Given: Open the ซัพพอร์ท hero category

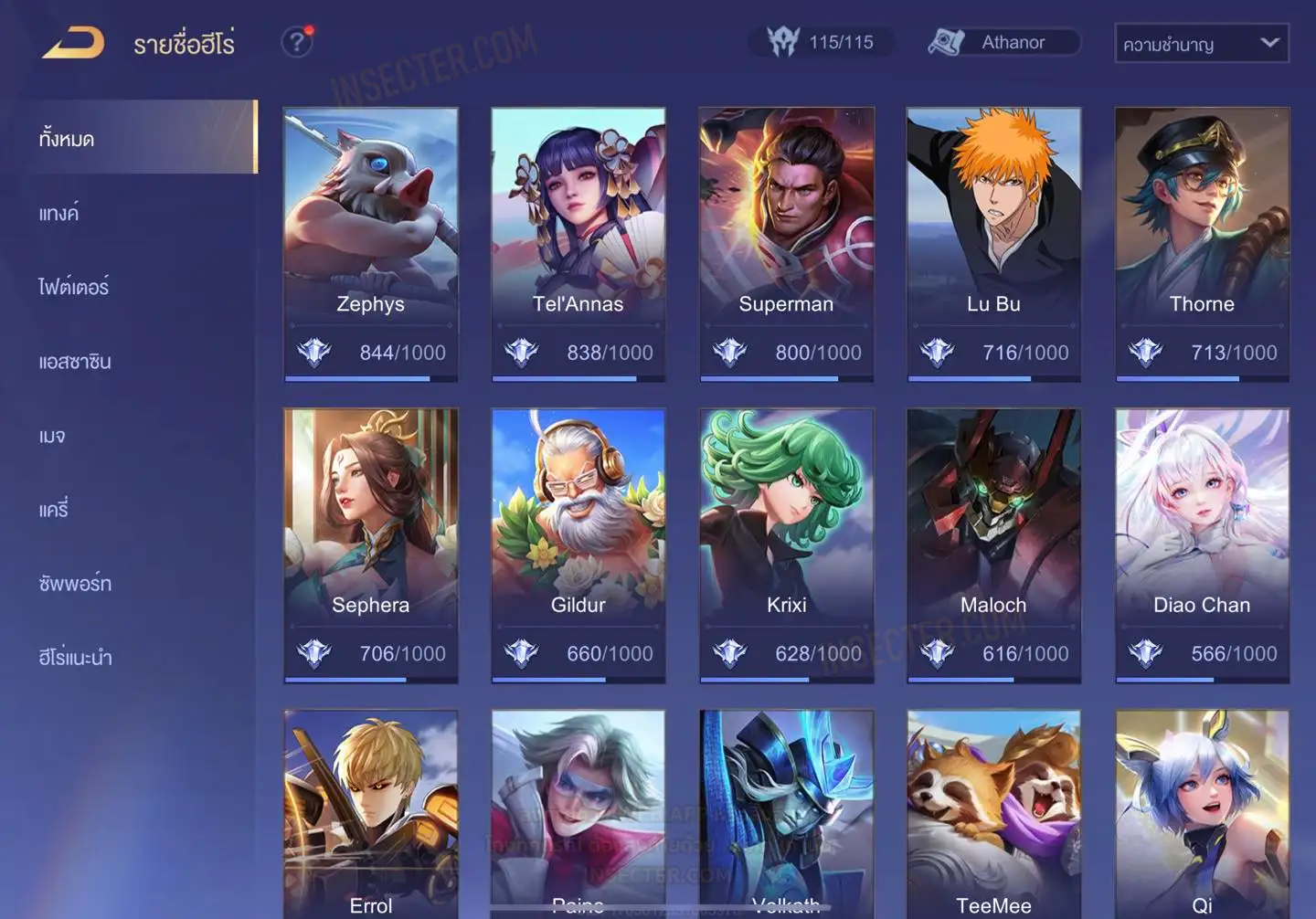Looking at the screenshot, I should point(75,584).
